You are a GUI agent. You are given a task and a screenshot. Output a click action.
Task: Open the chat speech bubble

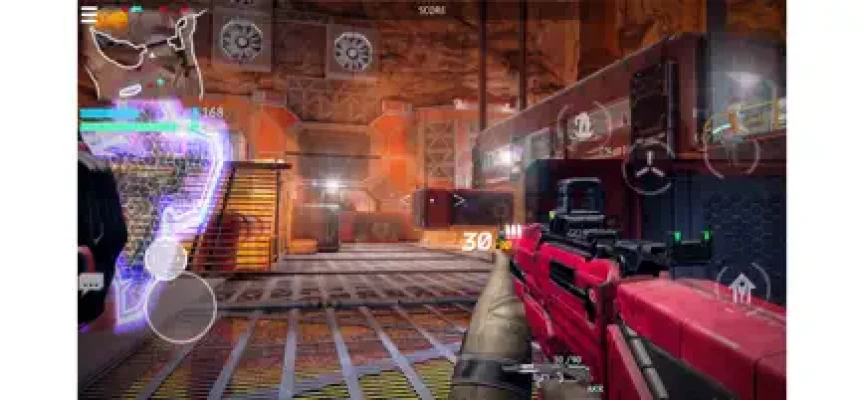pyautogui.click(x=90, y=283)
